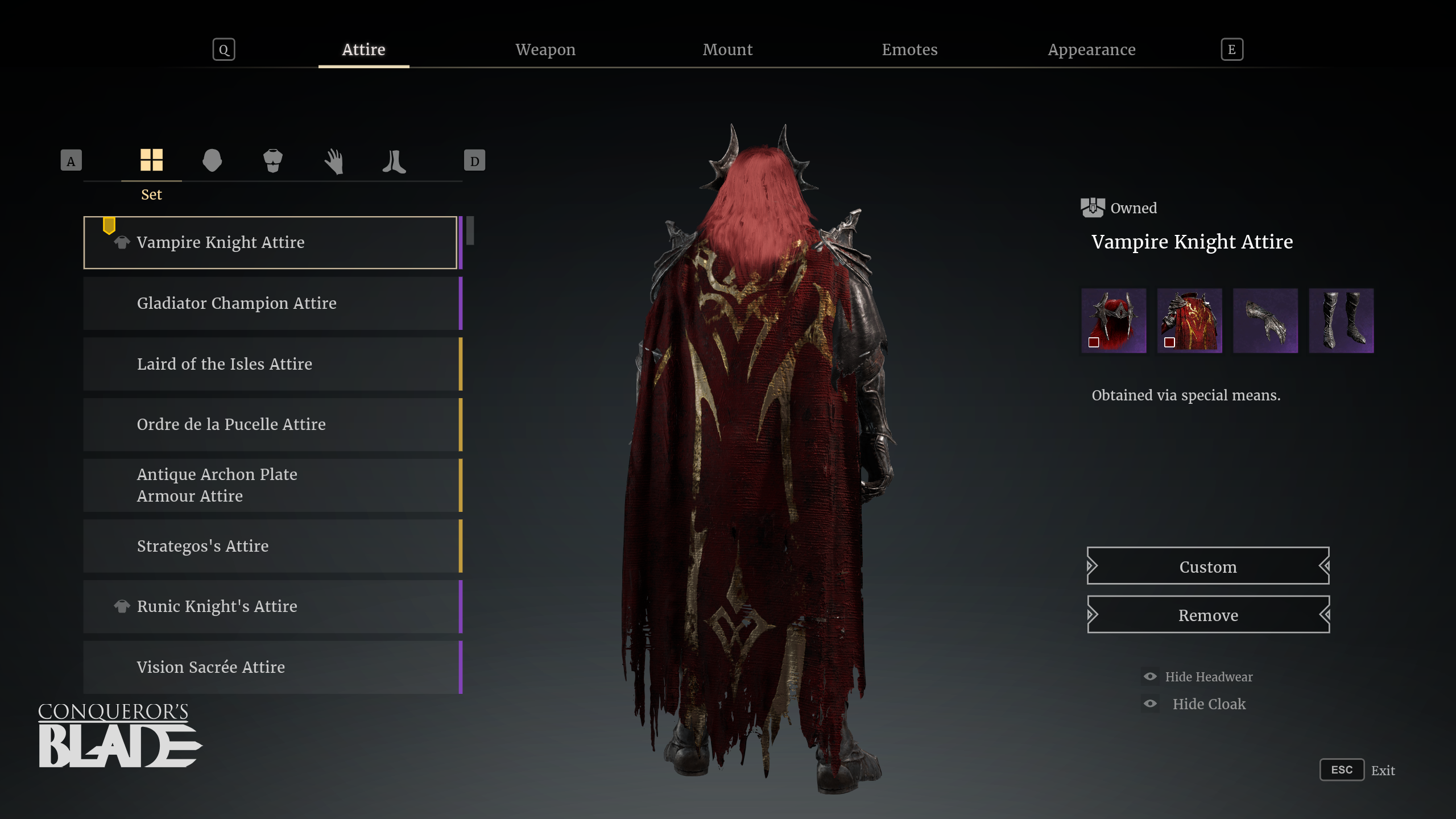Open the Set grid category icon

[151, 161]
